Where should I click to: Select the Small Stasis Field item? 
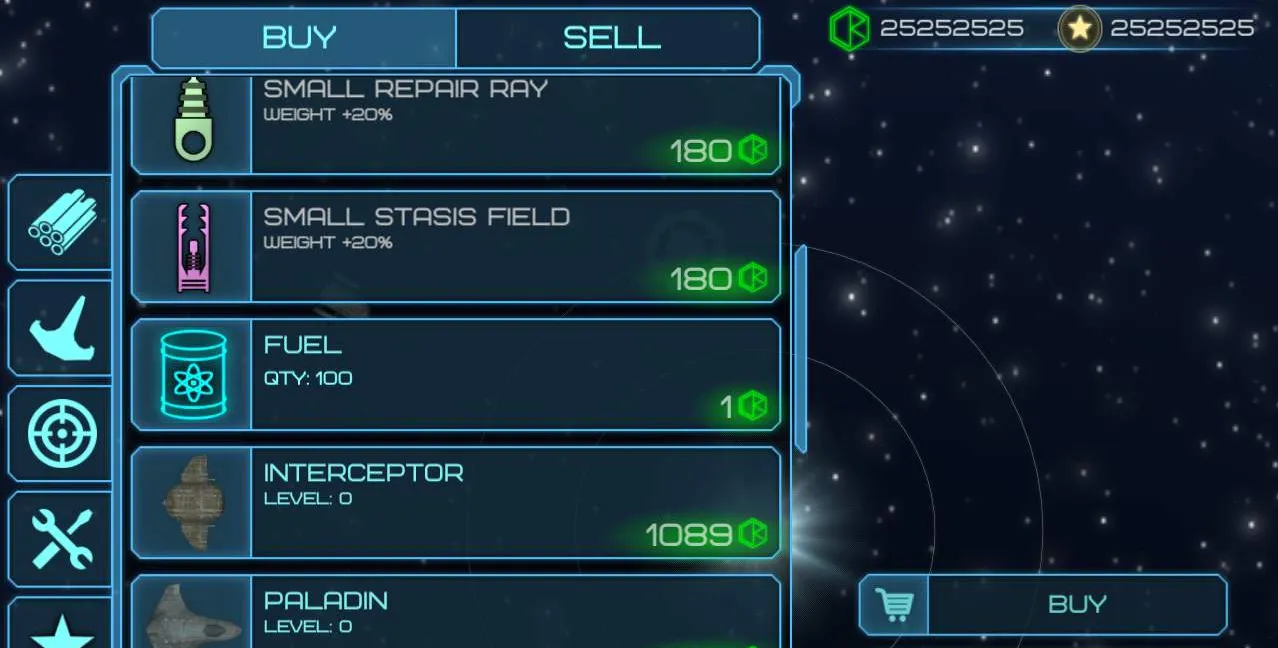click(455, 246)
